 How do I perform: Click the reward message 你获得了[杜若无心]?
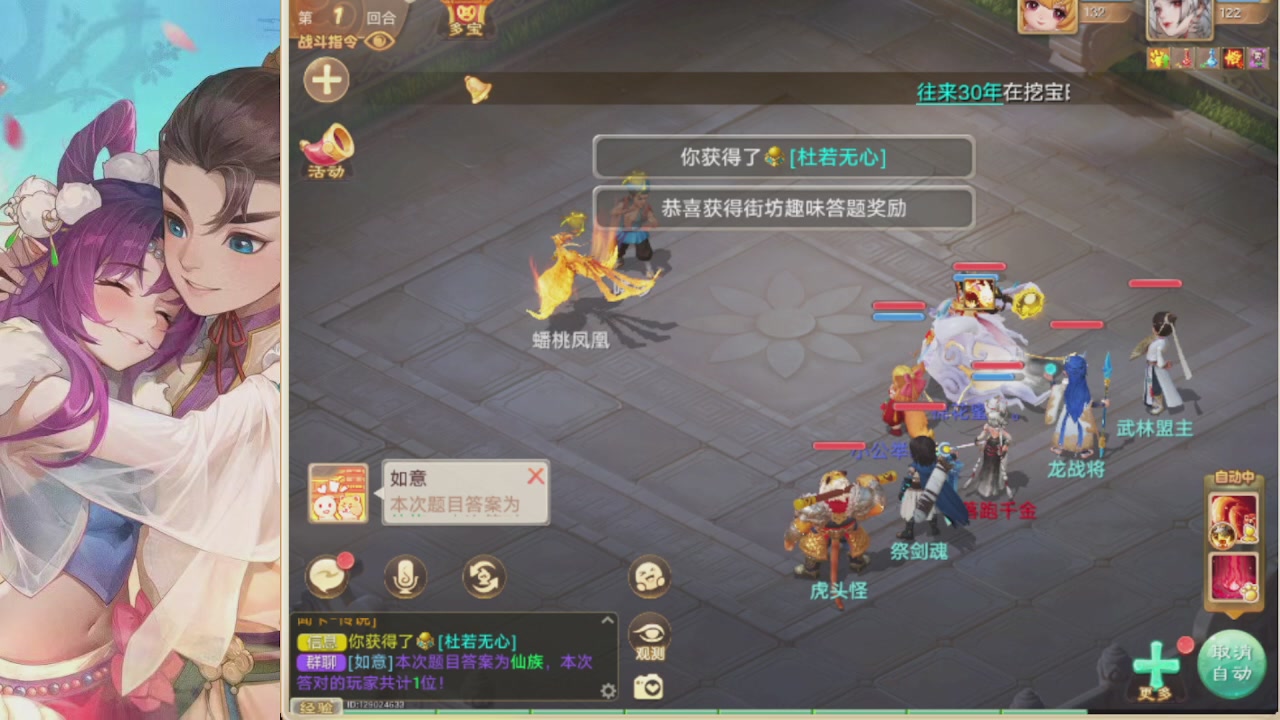785,157
